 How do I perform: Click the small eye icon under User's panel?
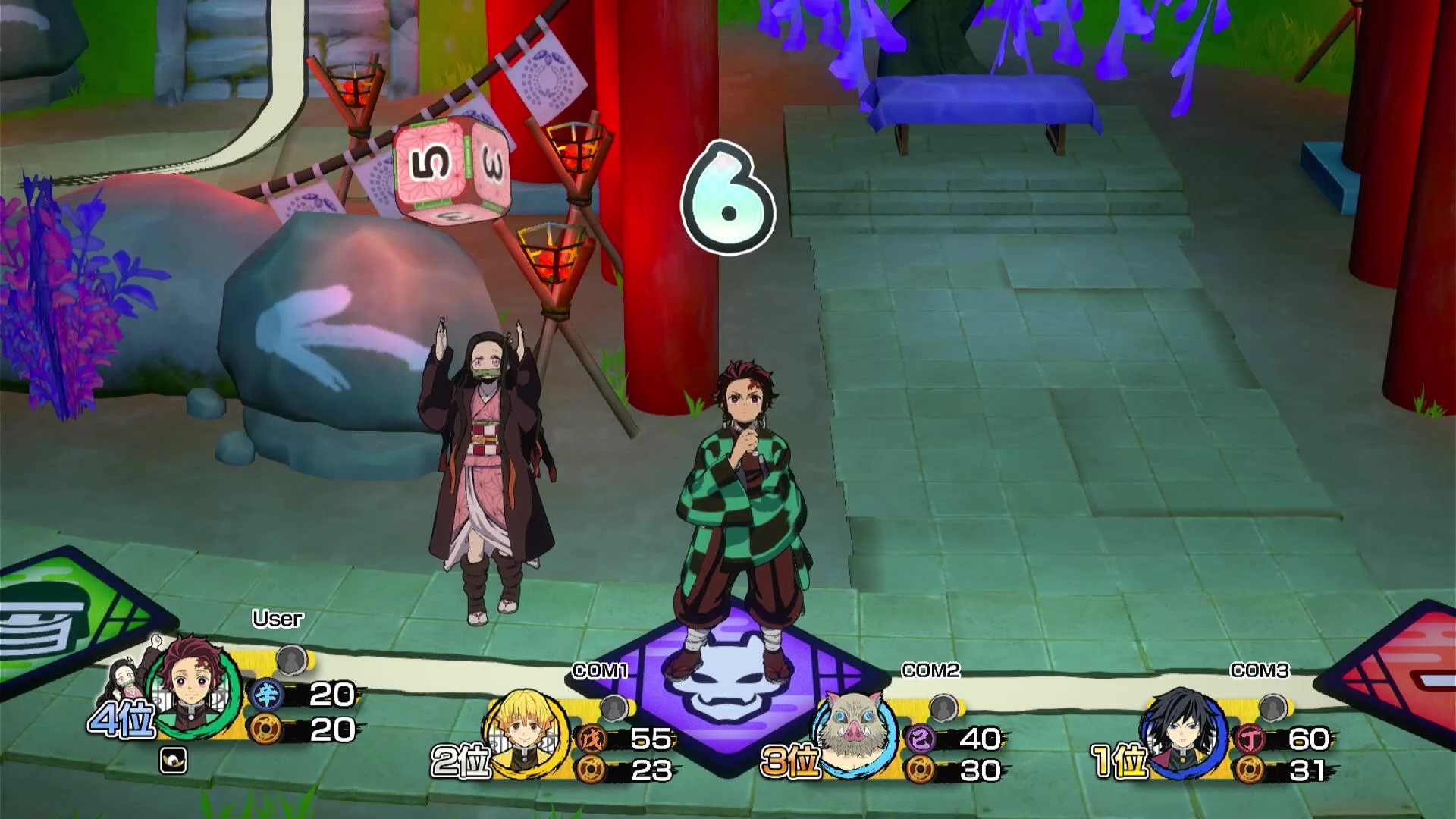(x=173, y=761)
